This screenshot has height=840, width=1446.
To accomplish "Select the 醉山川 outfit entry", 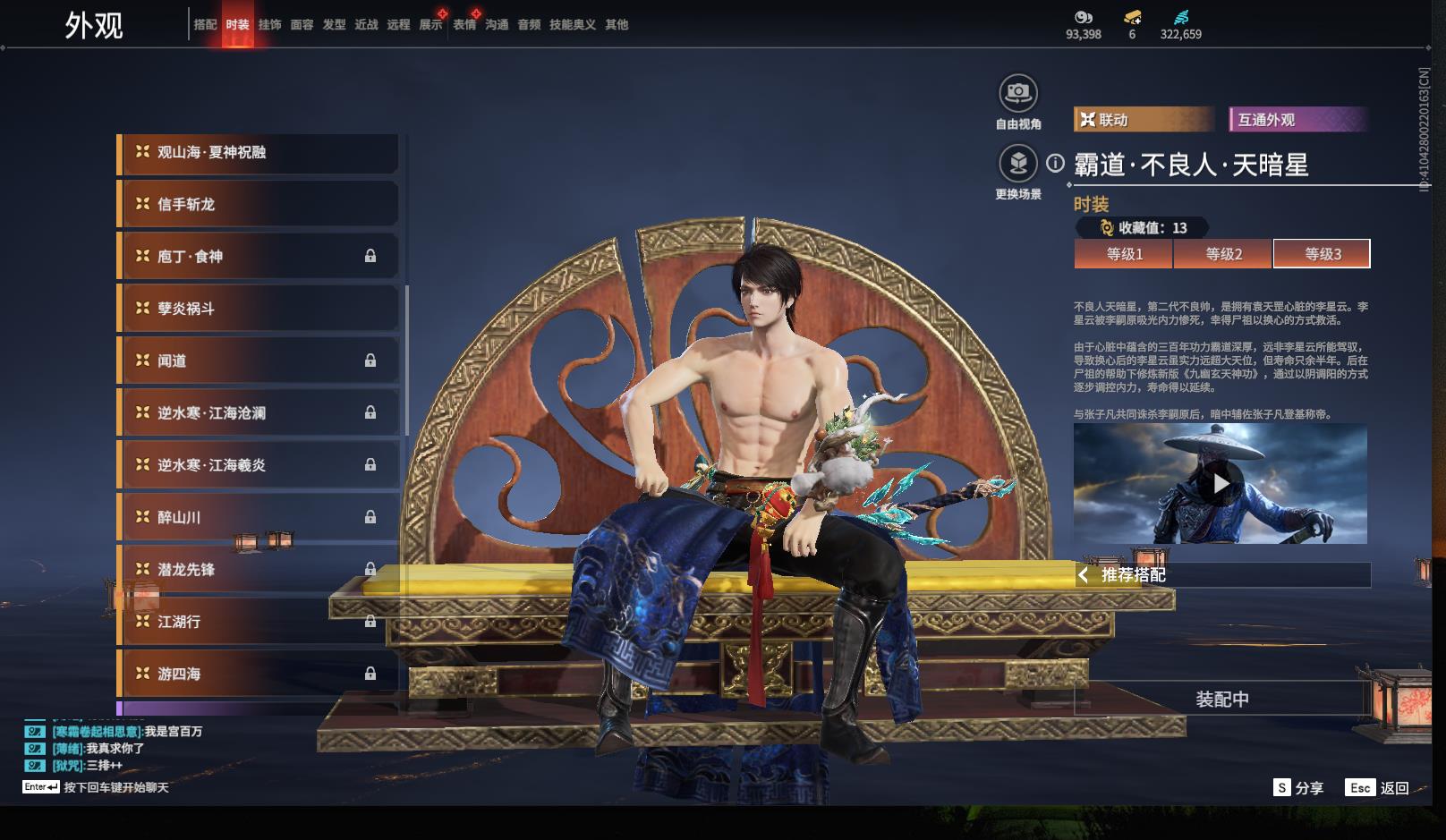I will (258, 517).
